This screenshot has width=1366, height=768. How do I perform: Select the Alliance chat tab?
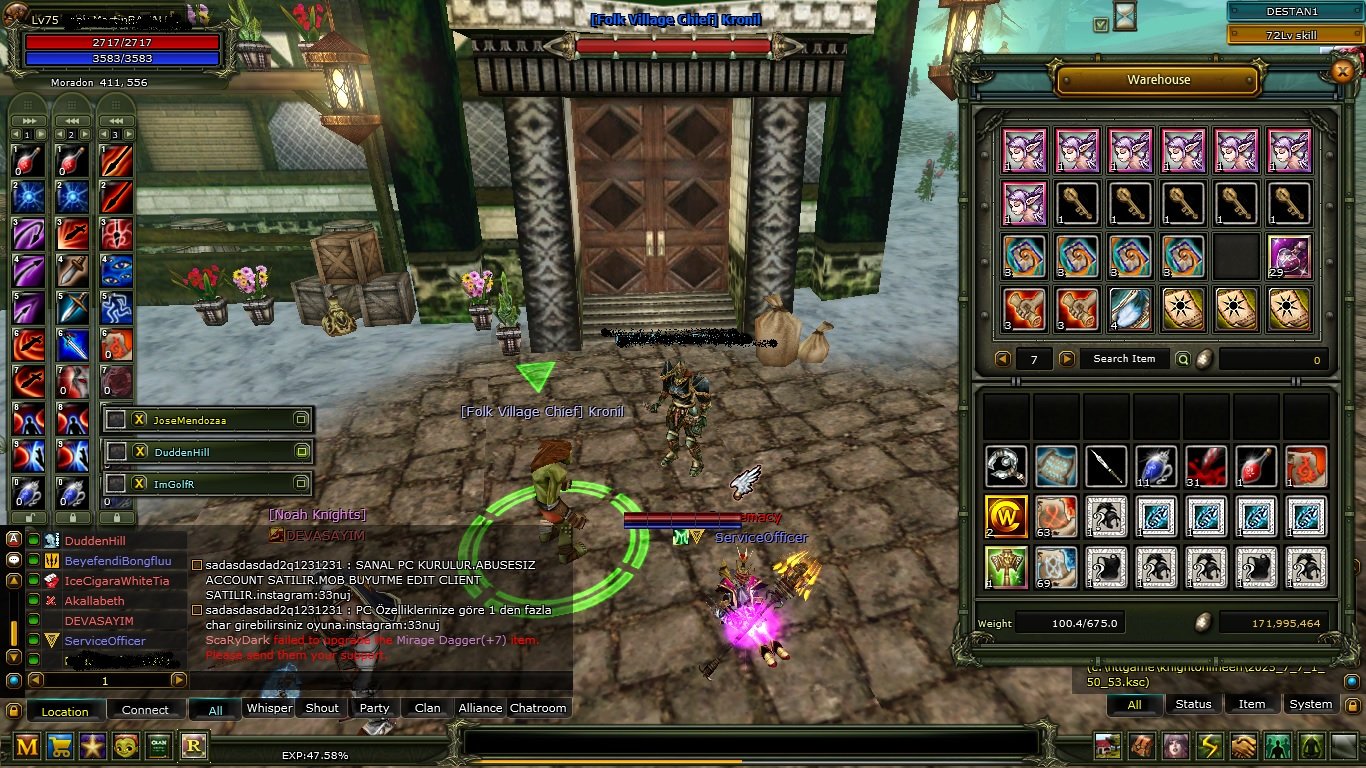tap(480, 708)
